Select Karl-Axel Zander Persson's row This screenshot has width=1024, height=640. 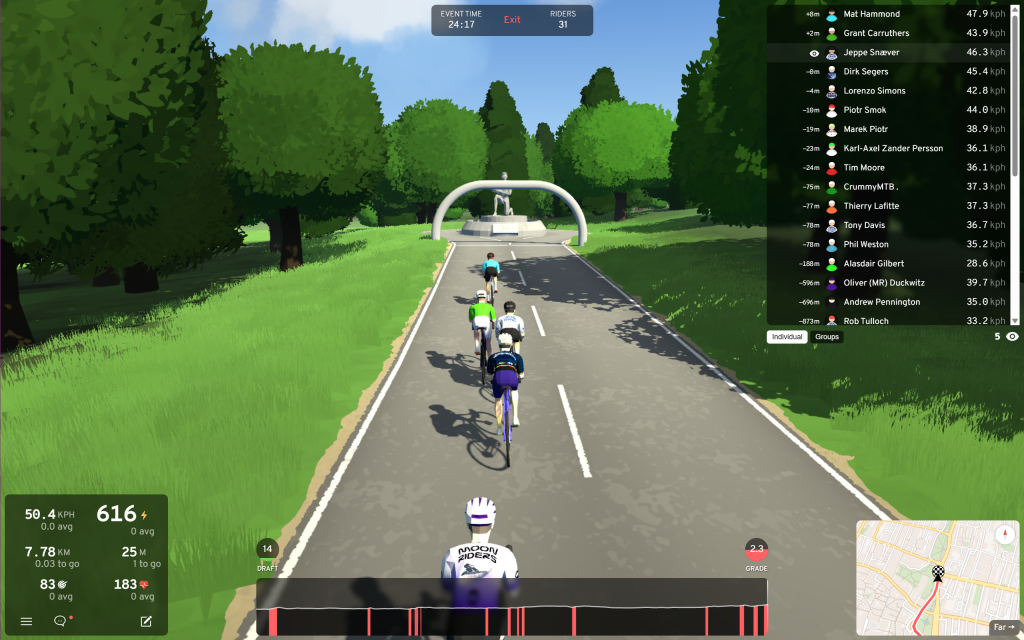pos(893,148)
